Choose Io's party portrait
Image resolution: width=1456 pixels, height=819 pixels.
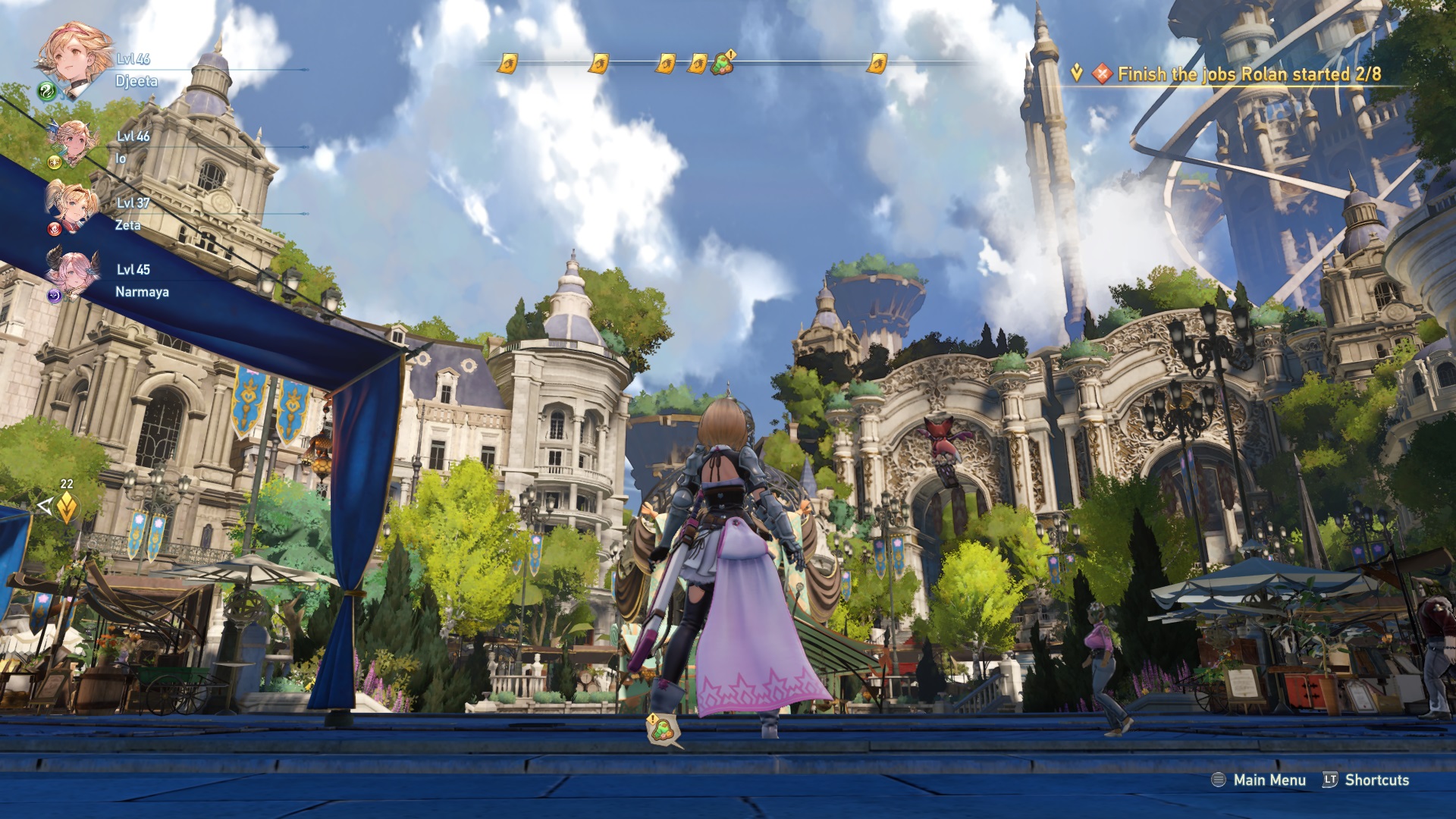(x=74, y=142)
